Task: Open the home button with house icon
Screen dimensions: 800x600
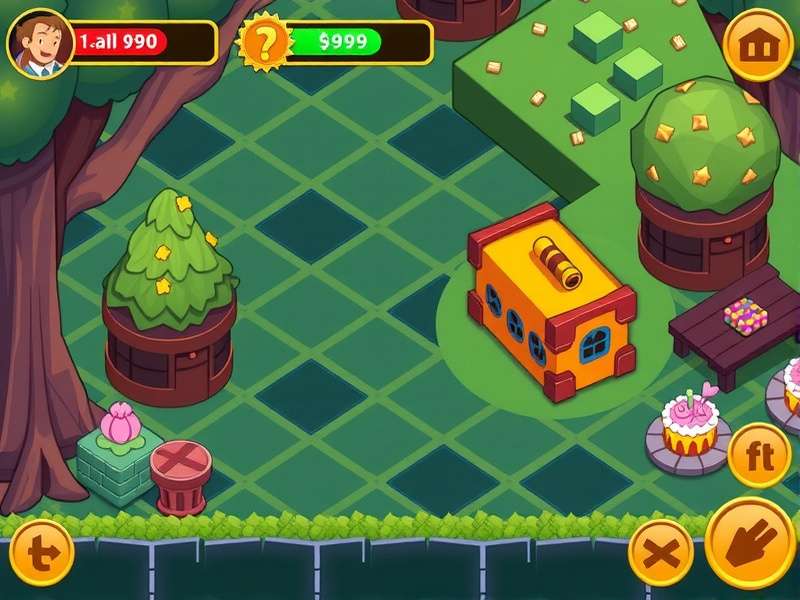Action: tap(758, 45)
